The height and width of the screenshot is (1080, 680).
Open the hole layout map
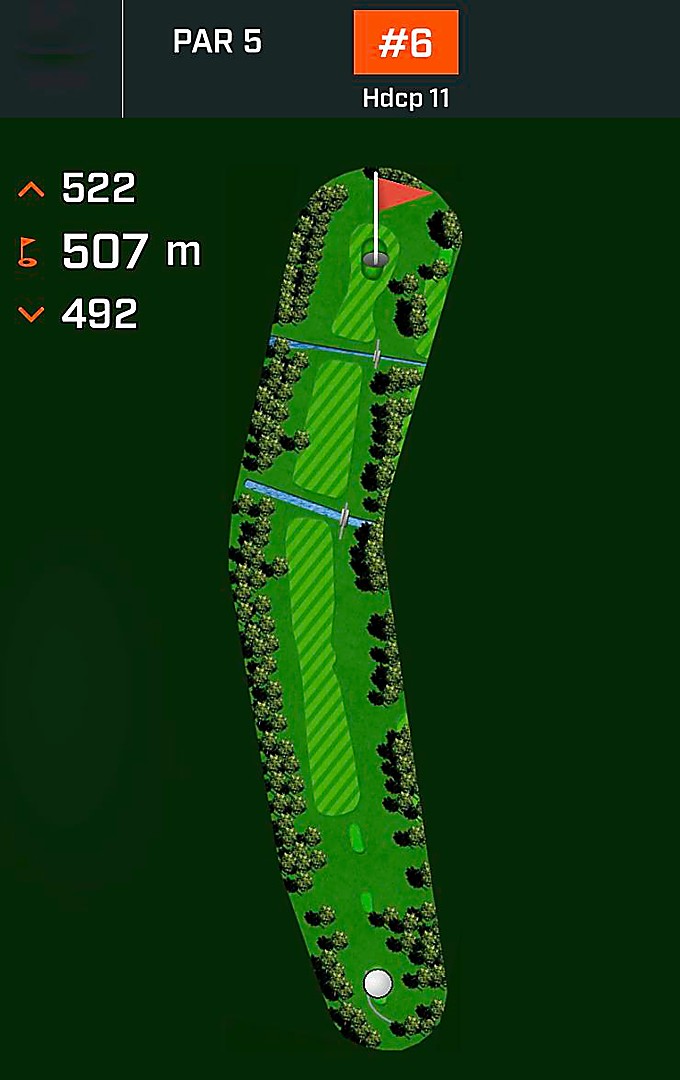345,600
